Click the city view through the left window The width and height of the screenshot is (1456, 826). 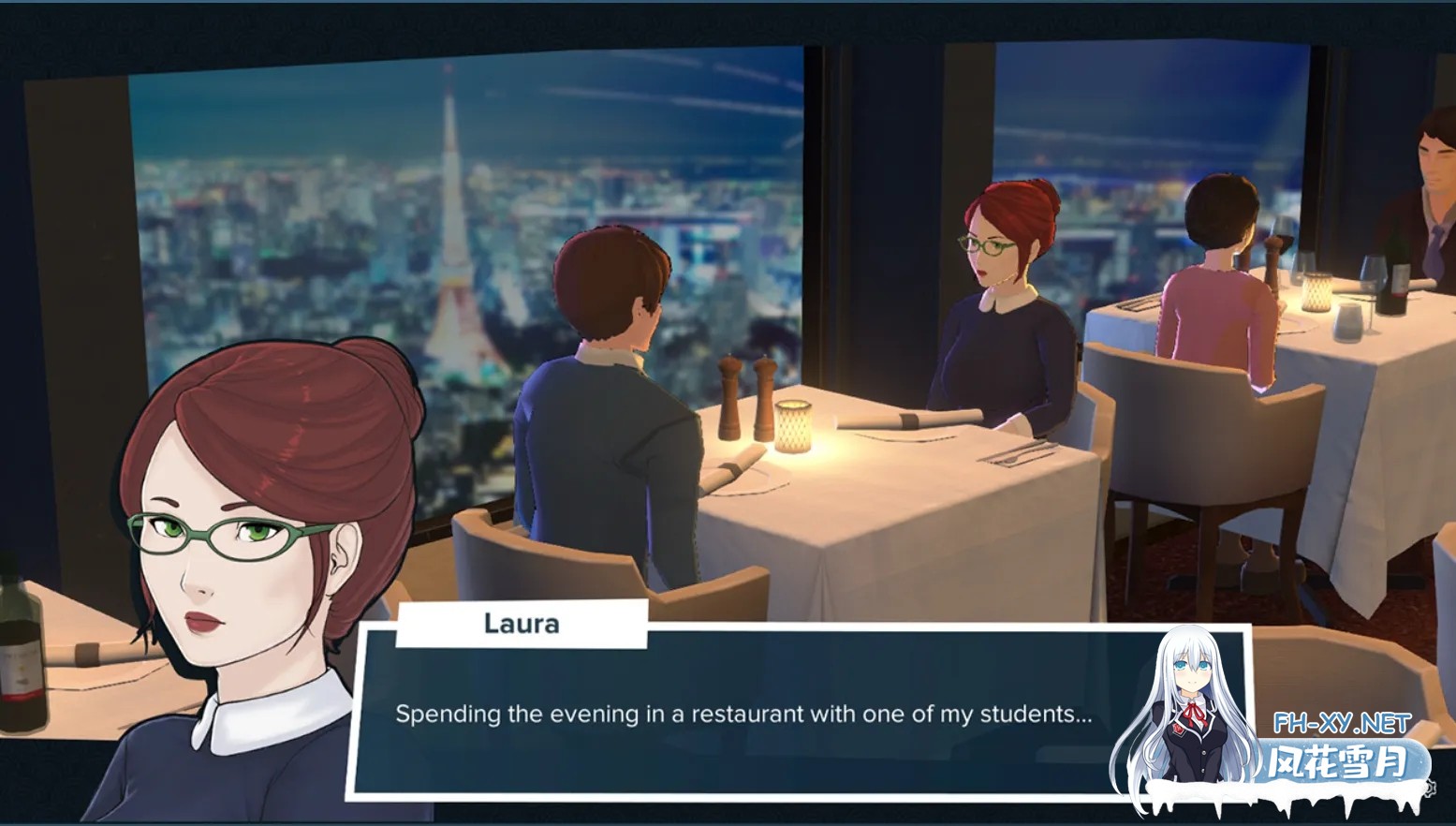281,234
